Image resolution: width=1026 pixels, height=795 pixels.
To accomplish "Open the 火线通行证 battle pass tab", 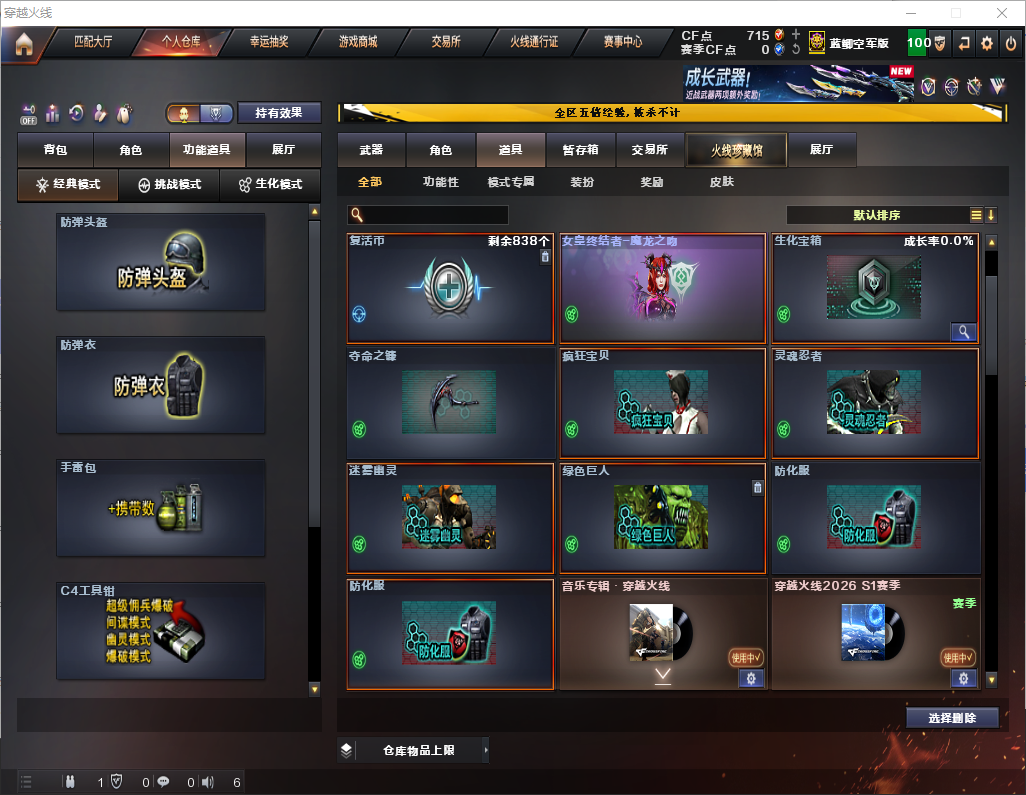I will 534,42.
